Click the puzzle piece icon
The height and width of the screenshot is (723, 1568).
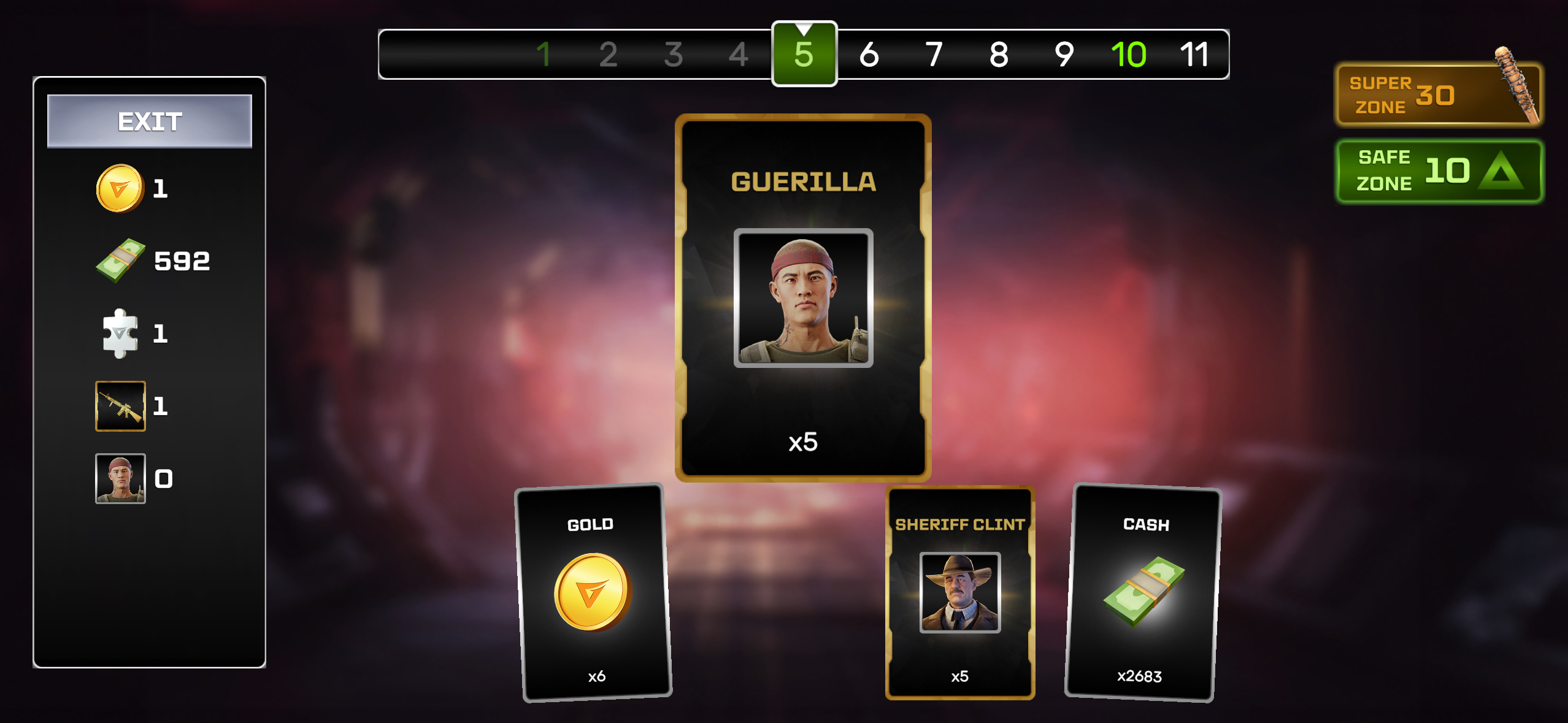pos(120,334)
